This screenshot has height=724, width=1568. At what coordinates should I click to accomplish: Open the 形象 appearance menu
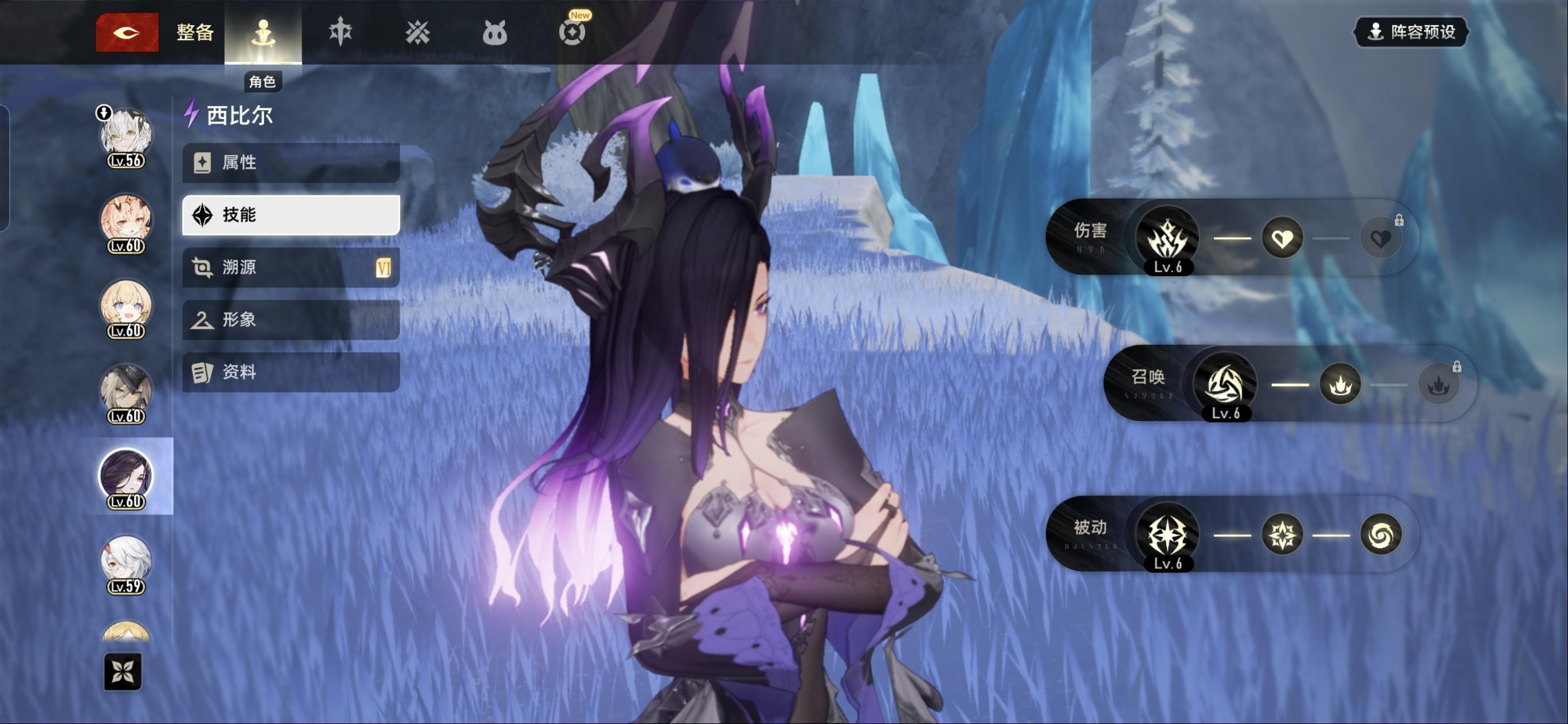(x=291, y=320)
